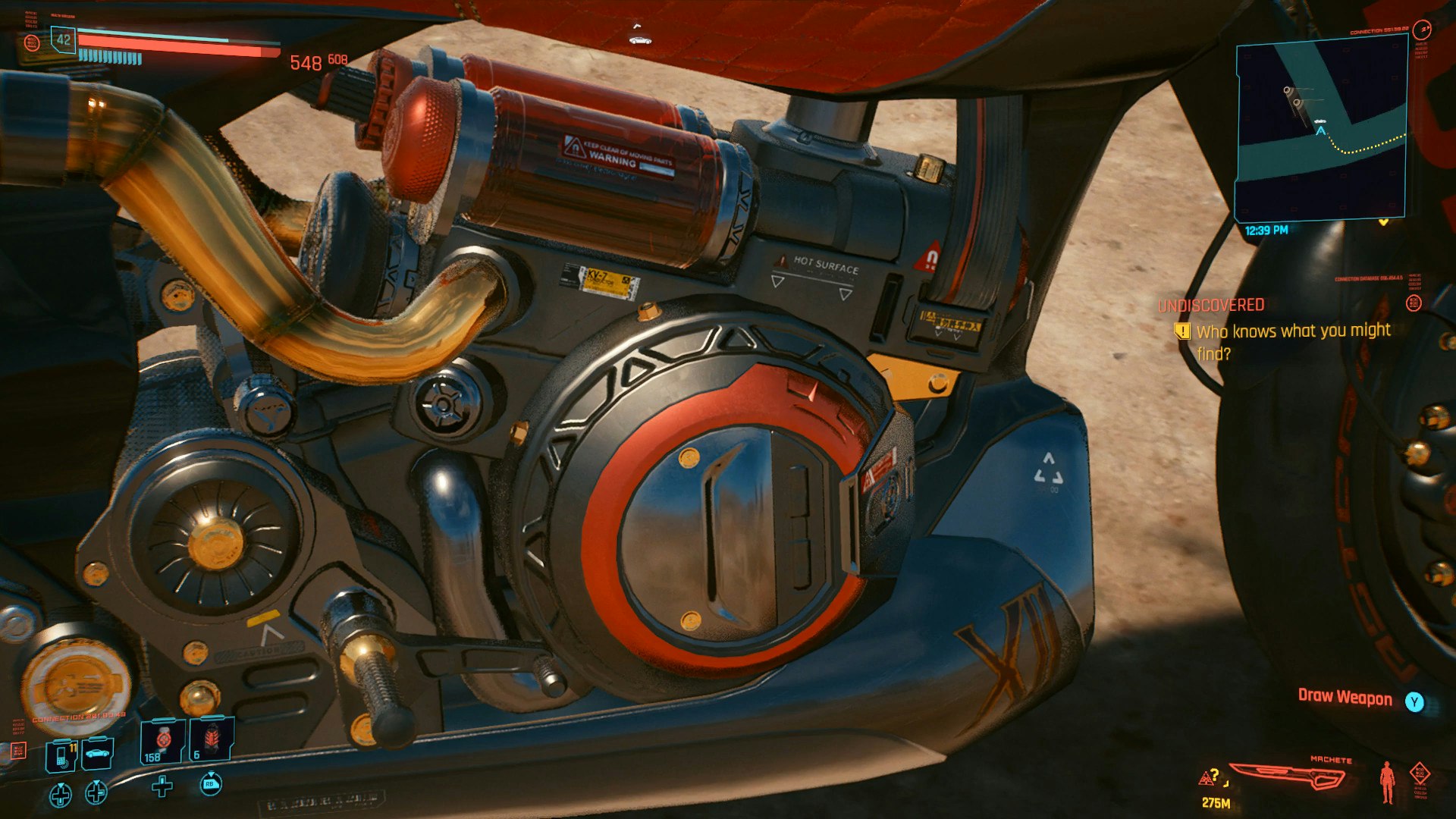Click the level 42 badge
Image resolution: width=1456 pixels, height=819 pixels.
click(x=63, y=40)
